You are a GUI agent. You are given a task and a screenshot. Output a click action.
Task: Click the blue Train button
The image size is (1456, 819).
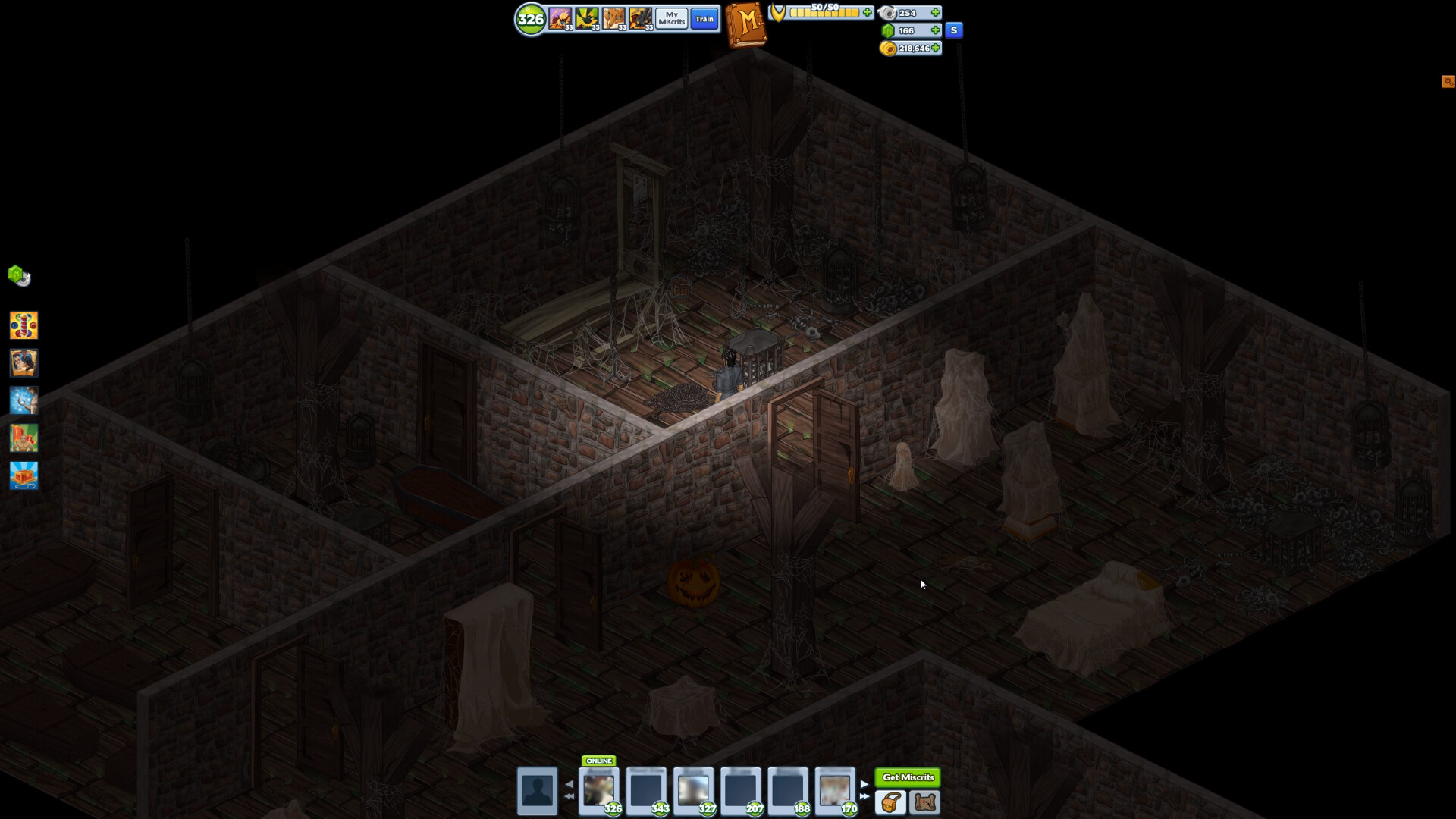[704, 19]
